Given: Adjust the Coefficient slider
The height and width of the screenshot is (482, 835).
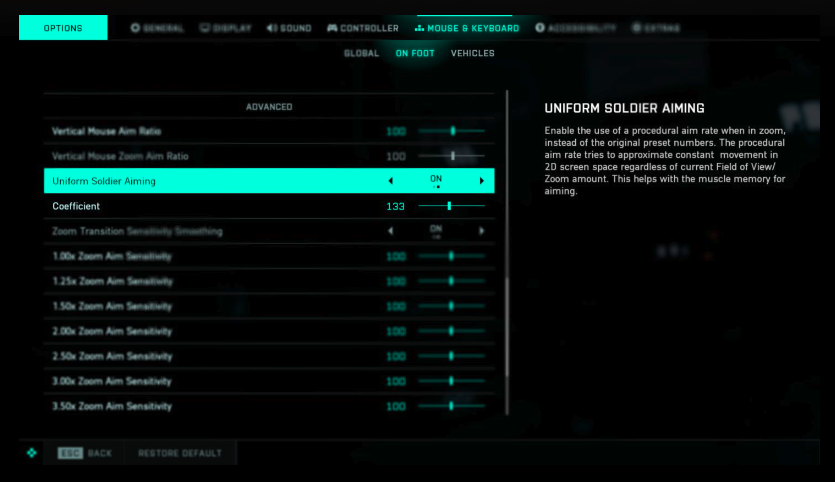Looking at the screenshot, I should (450, 206).
